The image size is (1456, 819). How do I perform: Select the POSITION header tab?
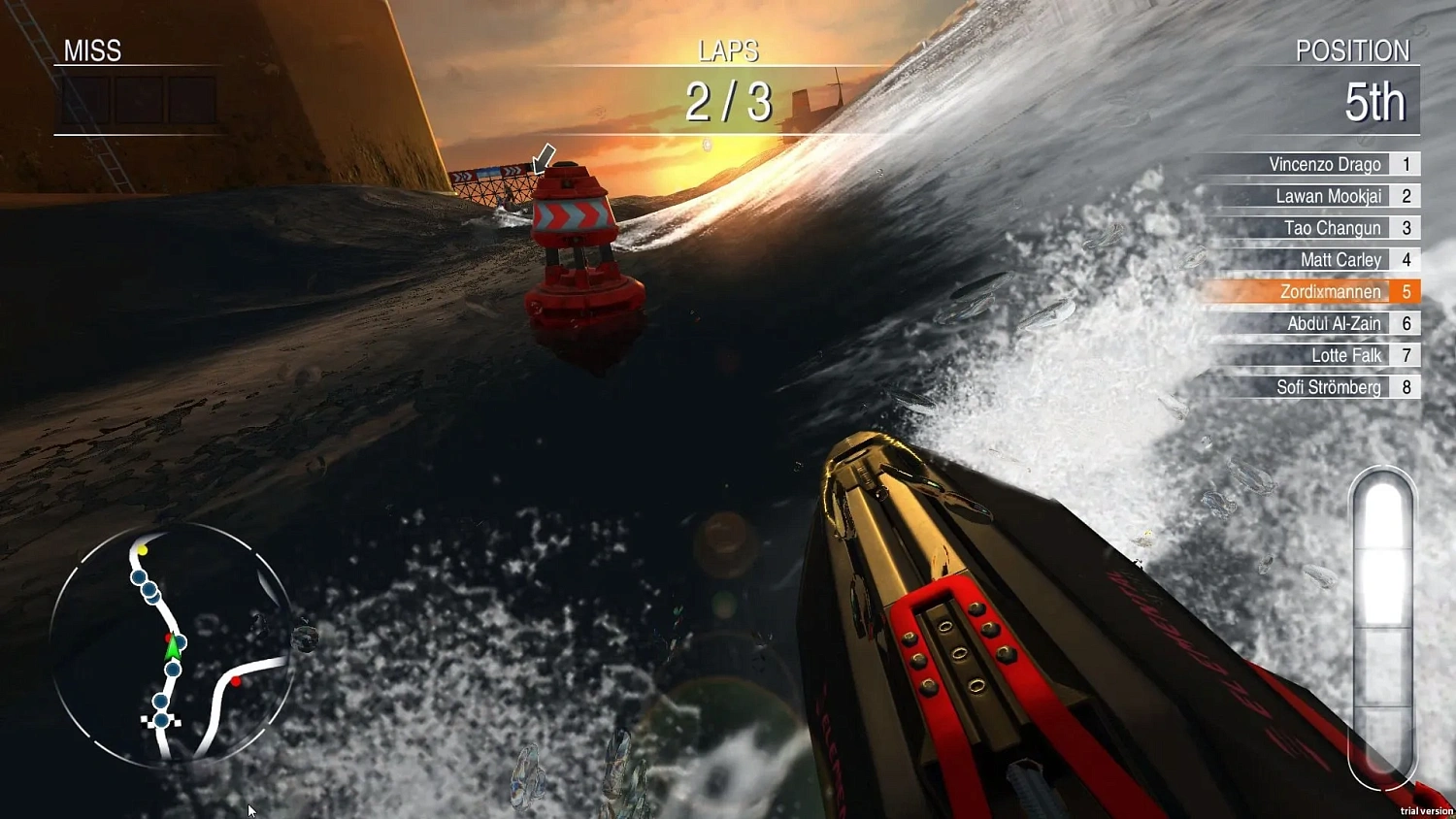[1354, 51]
